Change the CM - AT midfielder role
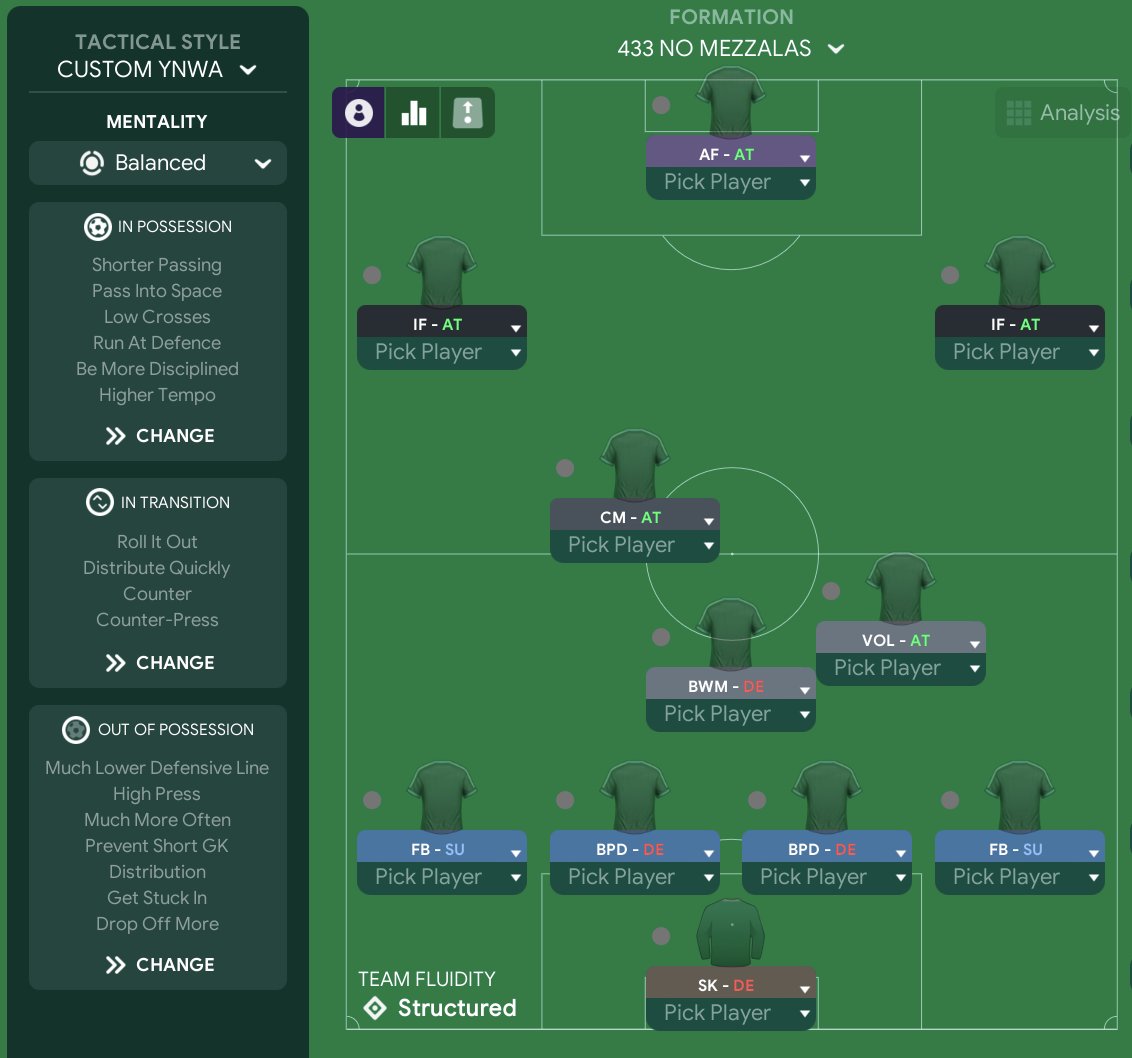1132x1058 pixels. 634,517
